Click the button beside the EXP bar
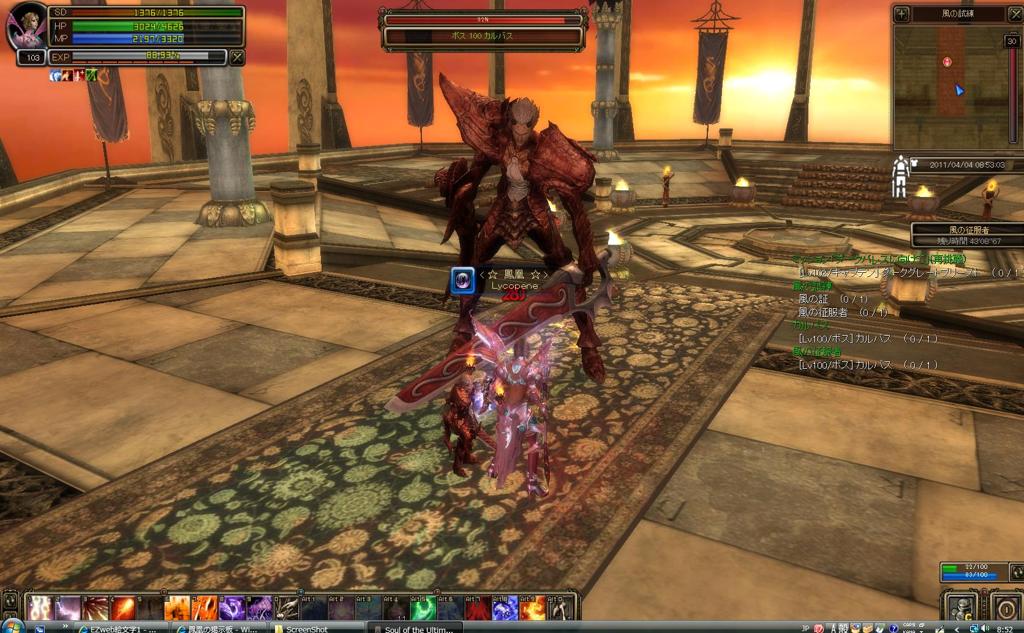Viewport: 1024px width, 633px height. click(237, 57)
